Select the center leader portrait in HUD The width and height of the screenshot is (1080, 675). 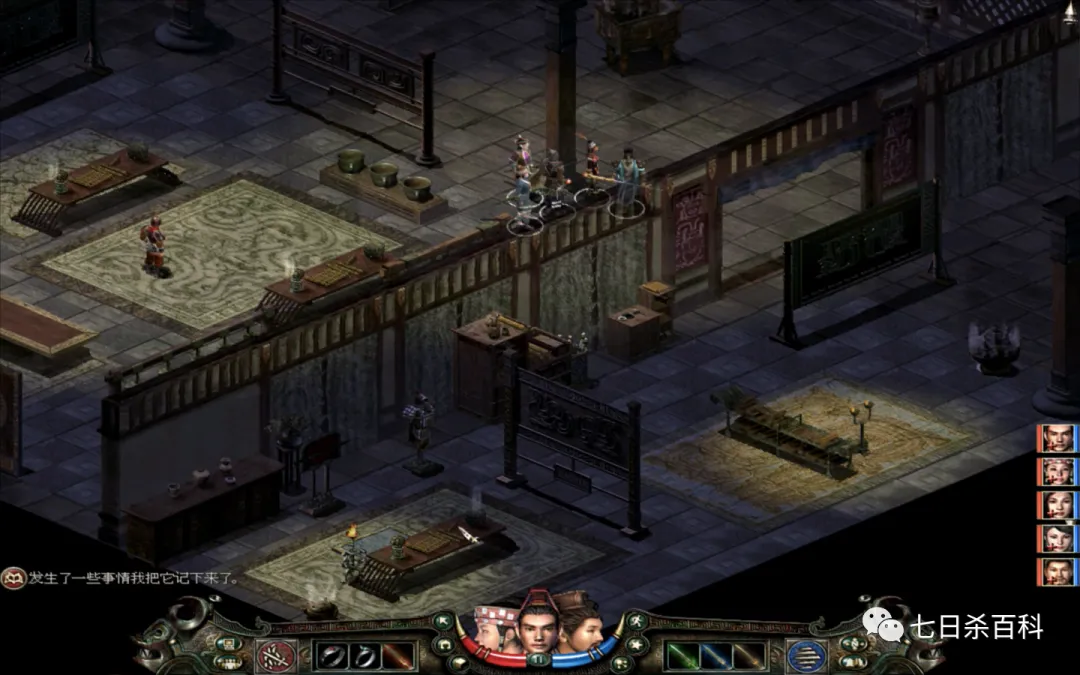click(x=538, y=624)
